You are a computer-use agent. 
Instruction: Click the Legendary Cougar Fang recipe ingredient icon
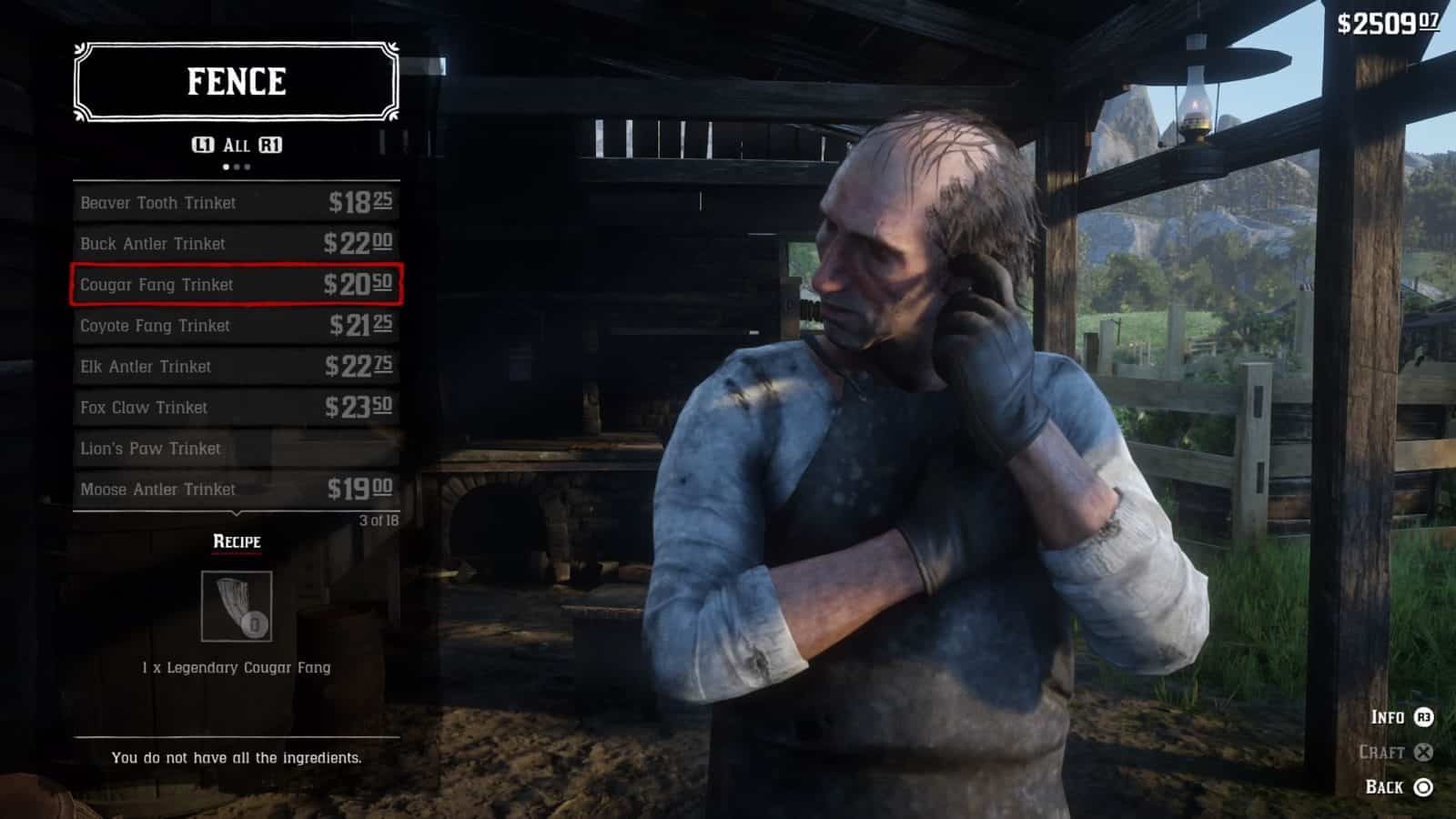tap(238, 607)
